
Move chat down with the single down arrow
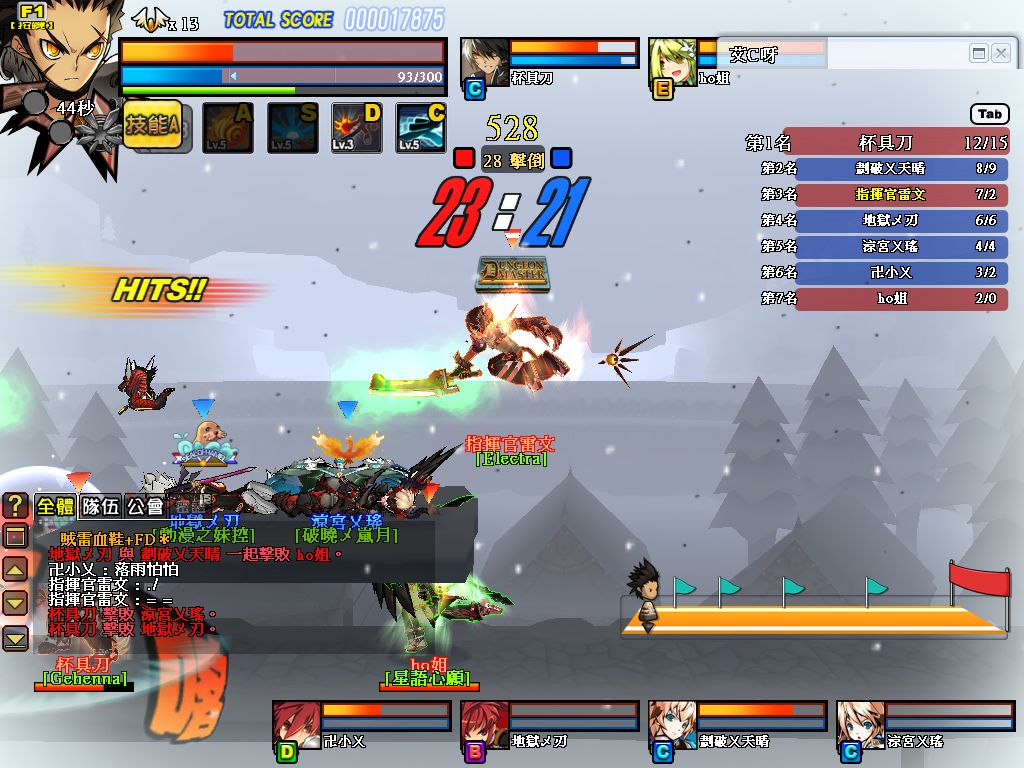[15, 603]
